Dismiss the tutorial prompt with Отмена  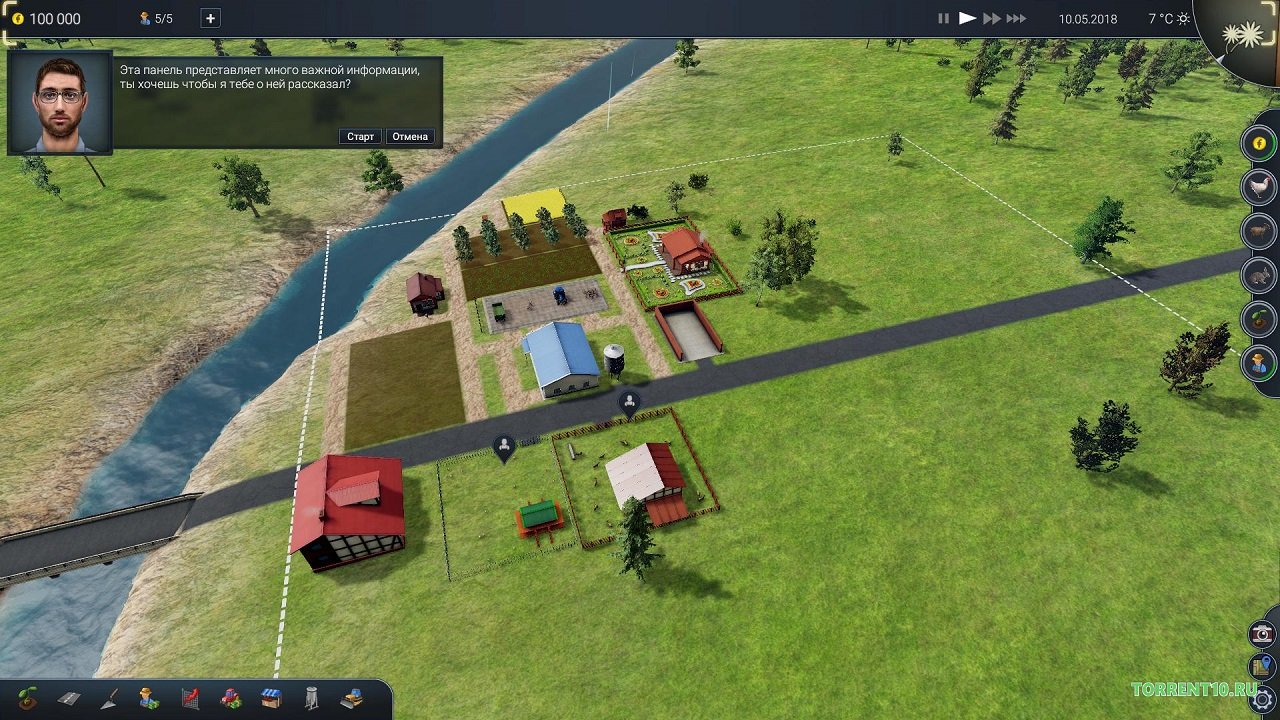click(x=410, y=136)
